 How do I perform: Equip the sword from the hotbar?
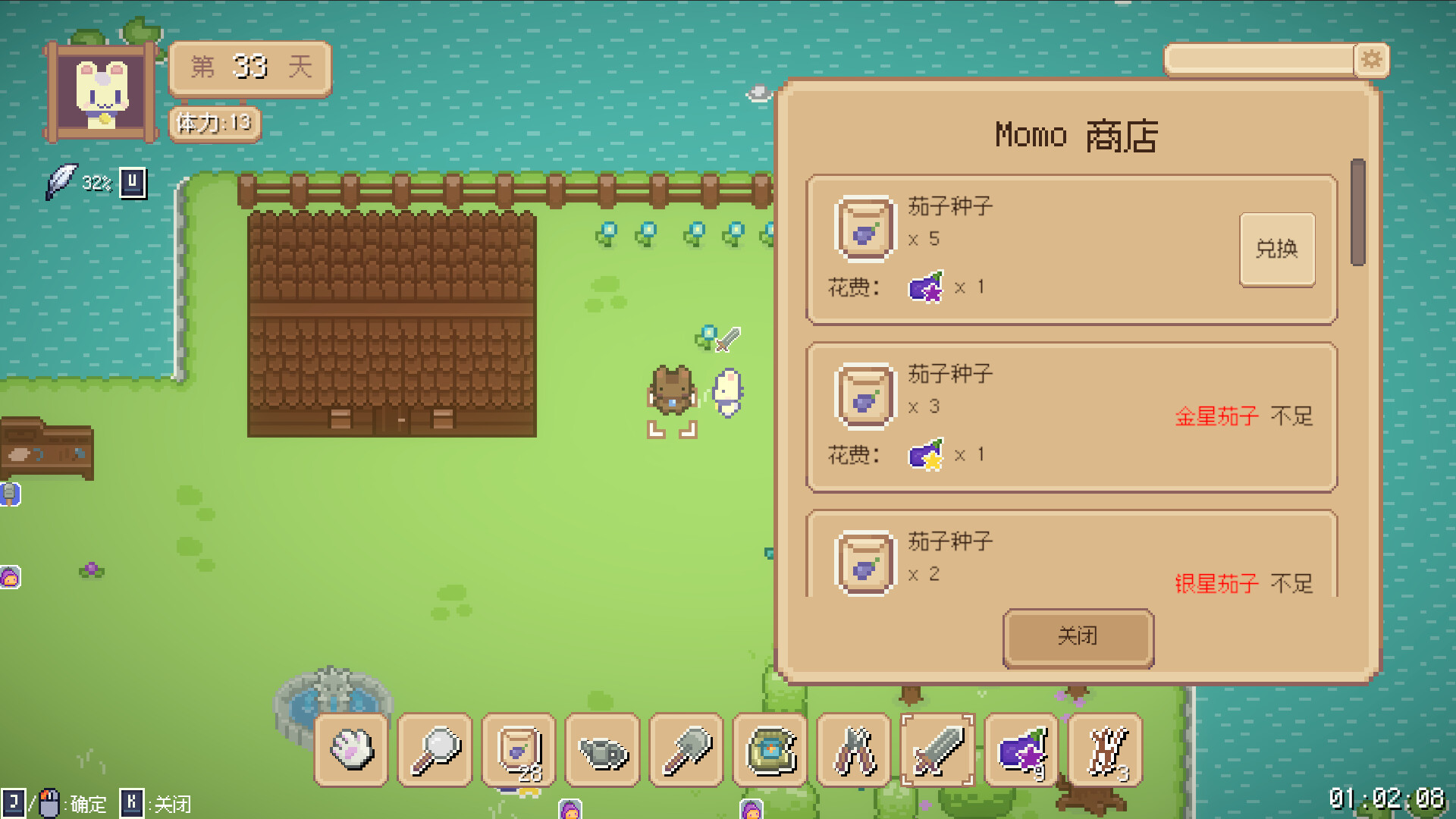936,750
